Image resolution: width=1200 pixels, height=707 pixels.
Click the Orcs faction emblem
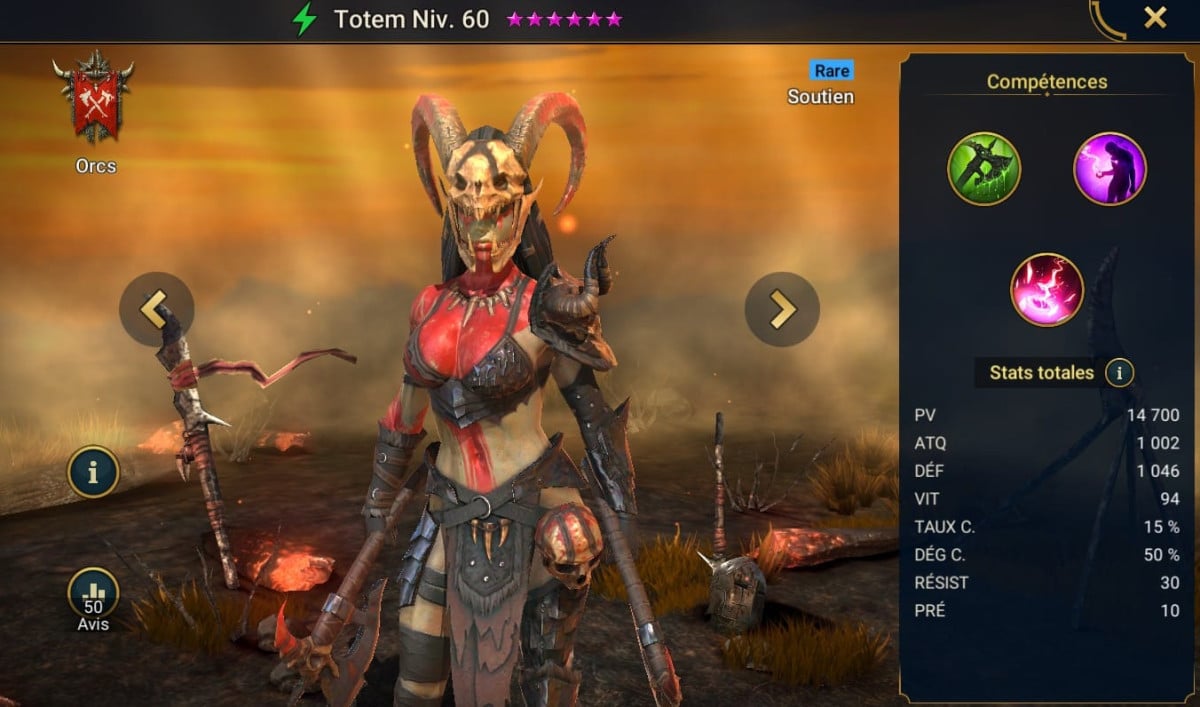(x=95, y=100)
